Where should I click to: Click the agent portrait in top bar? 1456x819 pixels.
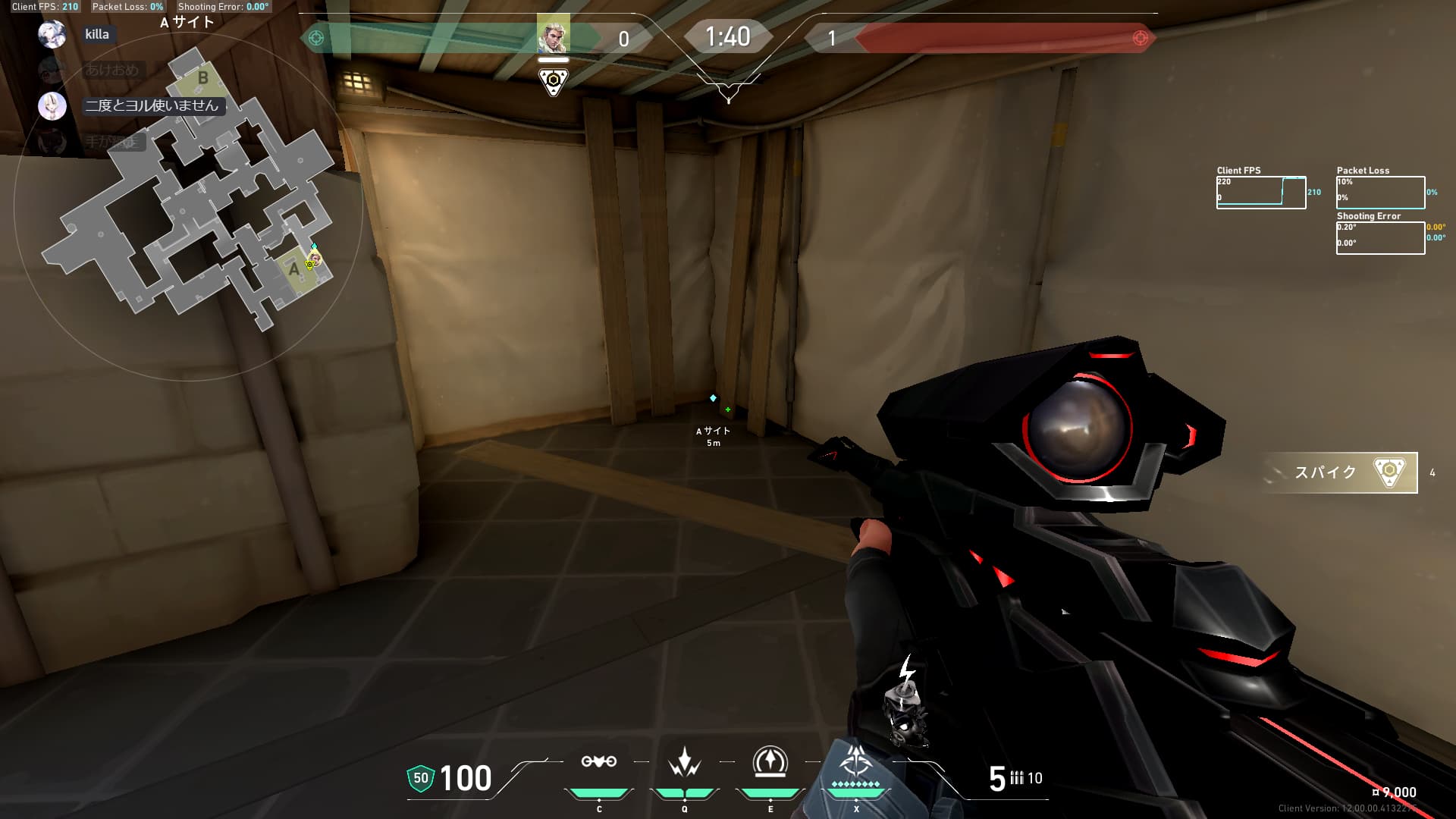(x=553, y=35)
